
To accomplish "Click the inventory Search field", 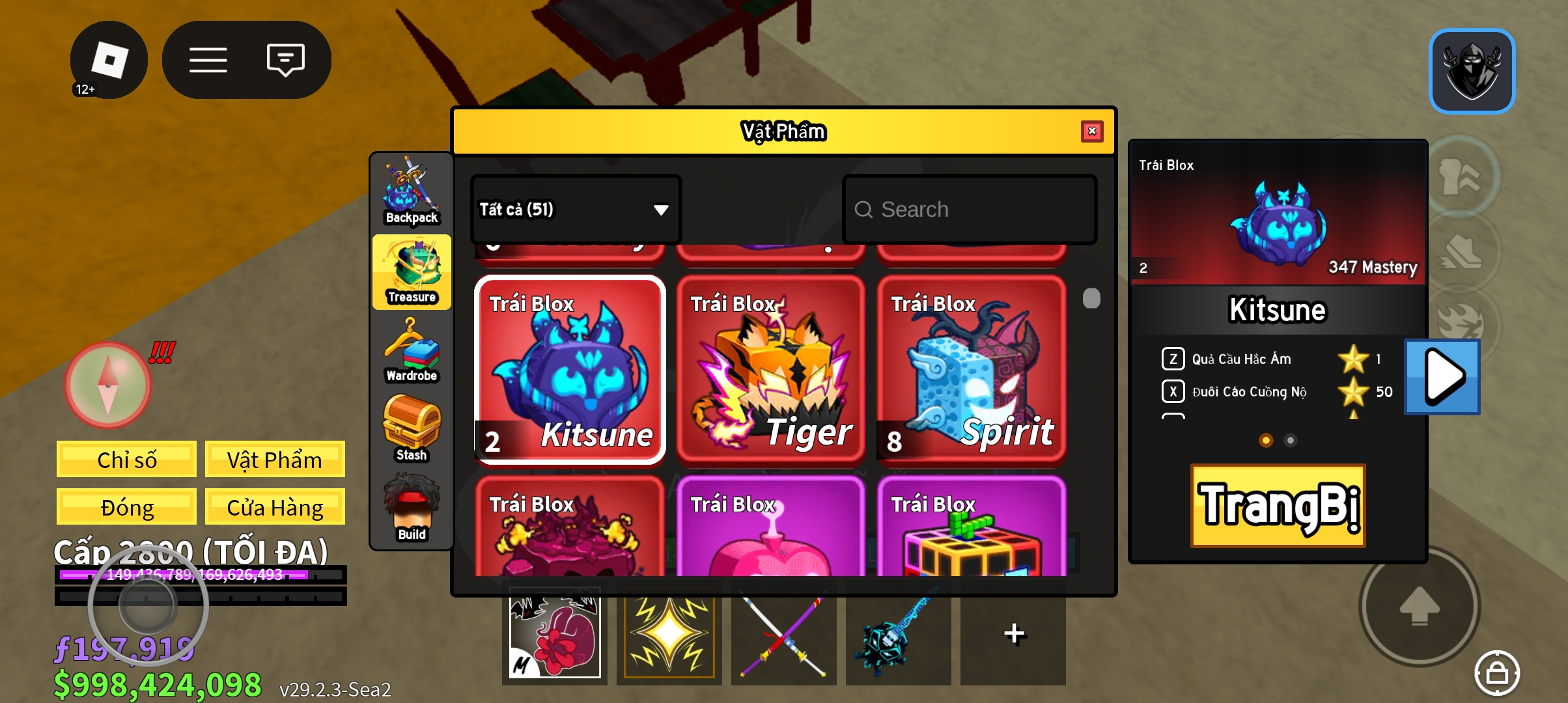I will pos(969,210).
